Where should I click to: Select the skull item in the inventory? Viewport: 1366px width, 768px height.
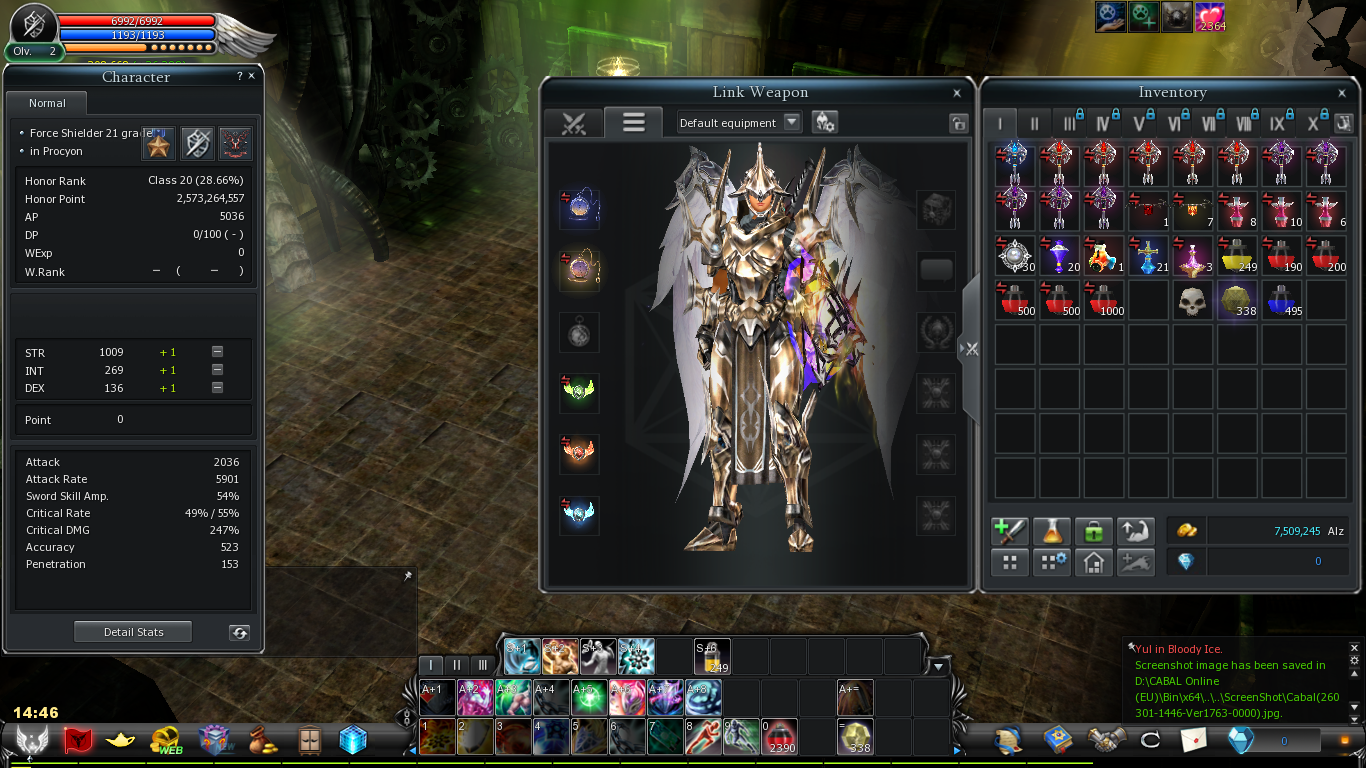point(1191,300)
